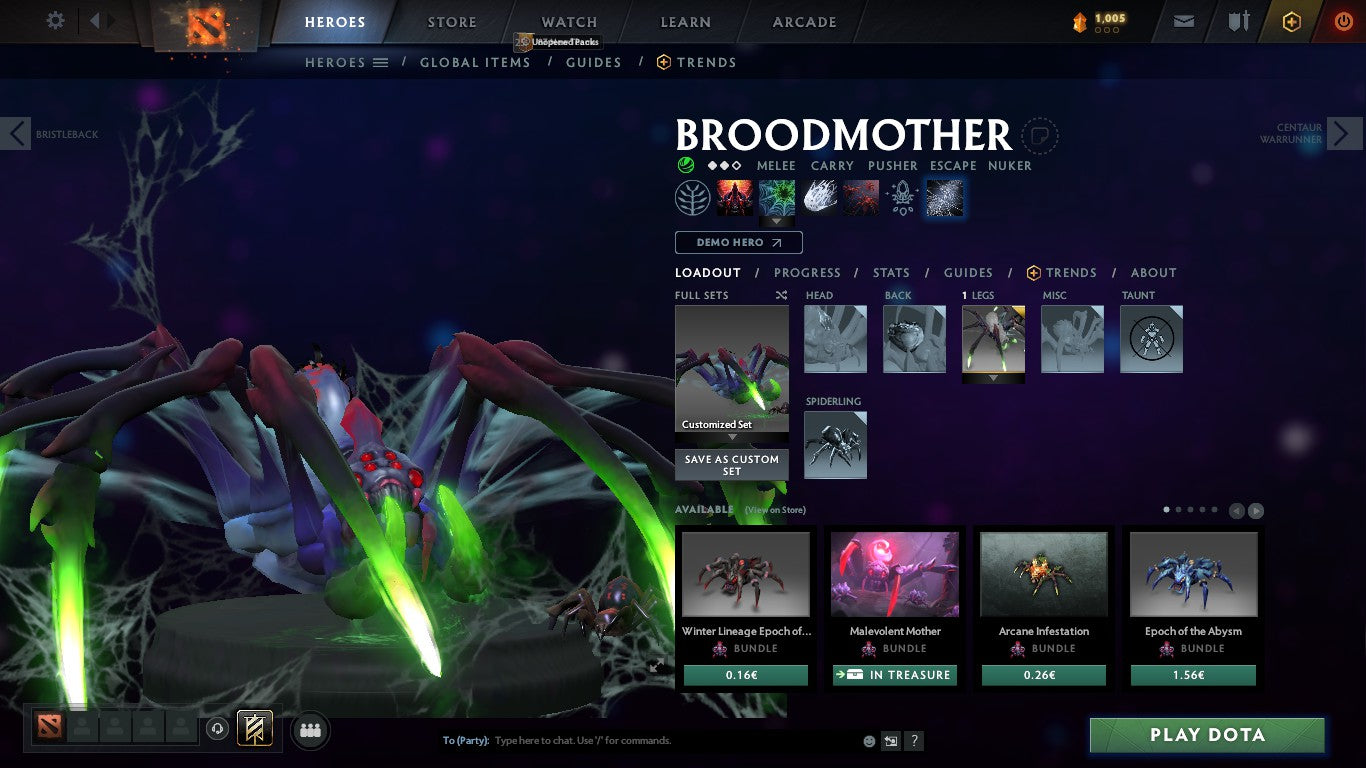This screenshot has height=768, width=1366.
Task: Click the party chat input field
Action: pos(600,740)
